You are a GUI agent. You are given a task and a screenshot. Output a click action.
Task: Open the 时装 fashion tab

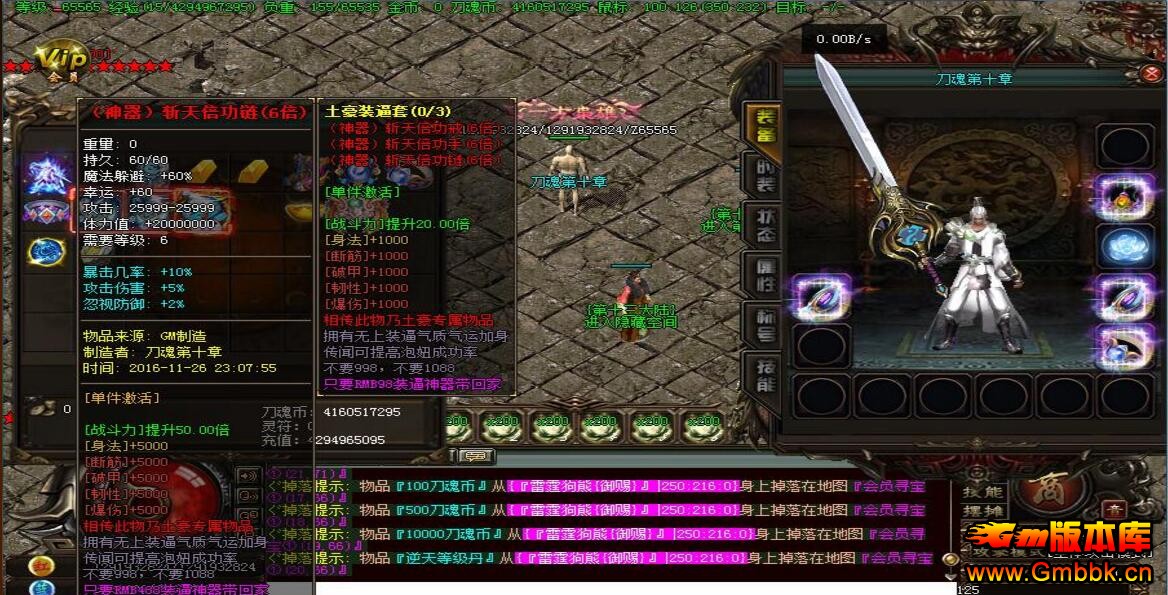[761, 176]
